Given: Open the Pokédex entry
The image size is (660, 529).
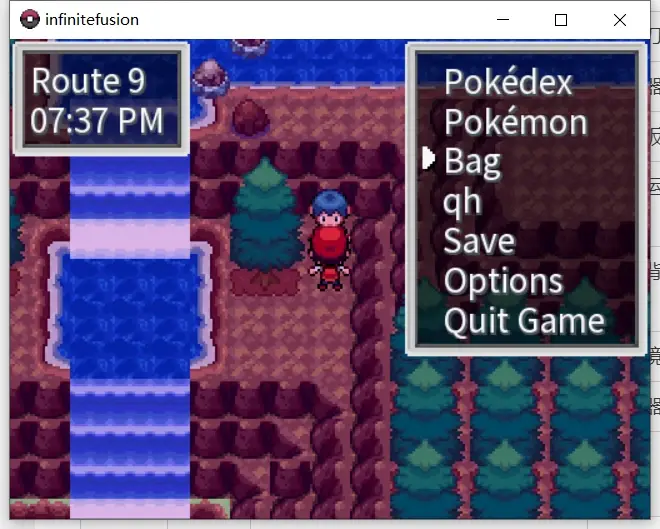Looking at the screenshot, I should point(508,82).
